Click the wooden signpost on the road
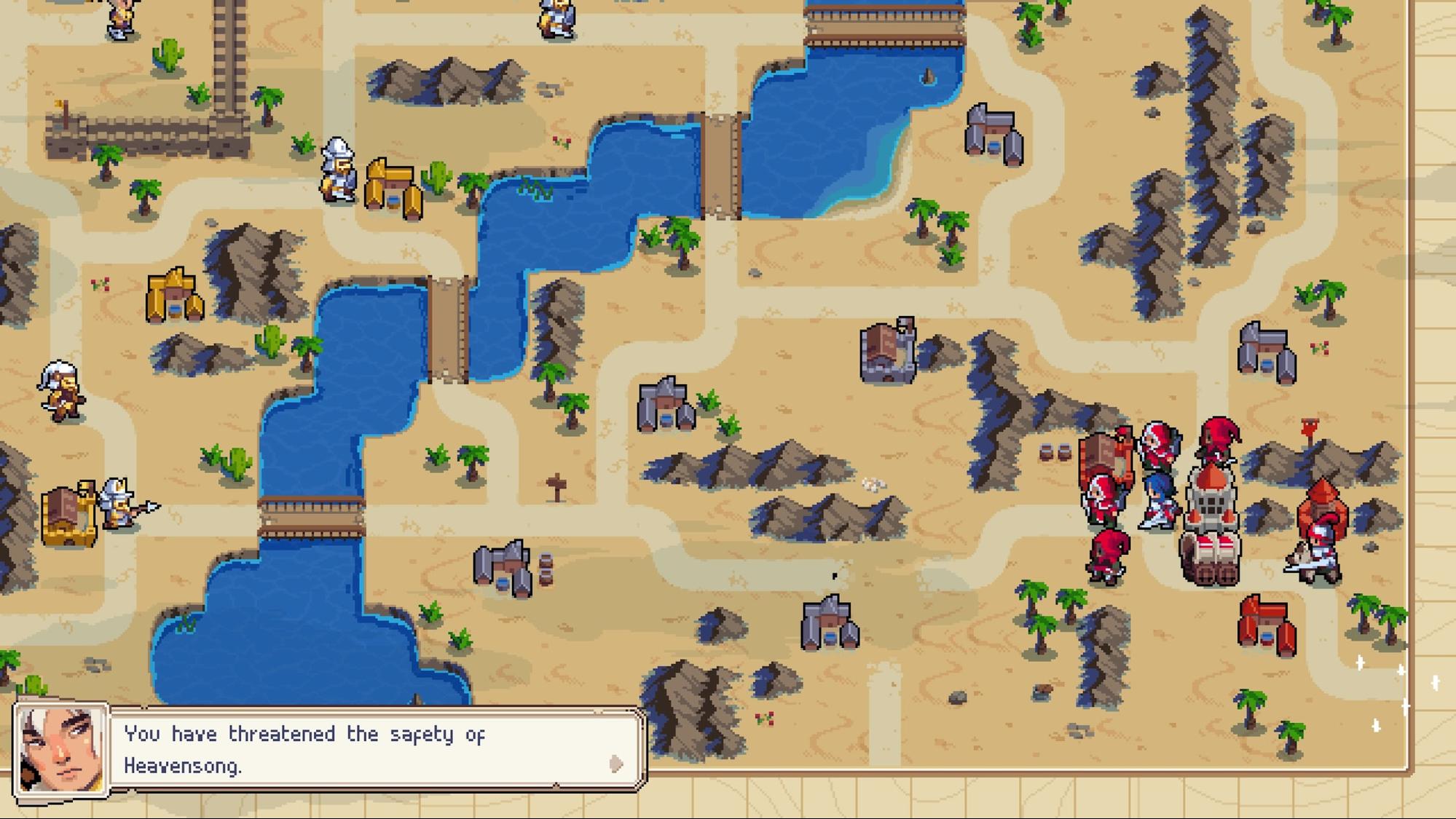Image resolution: width=1456 pixels, height=819 pixels. [x=556, y=484]
